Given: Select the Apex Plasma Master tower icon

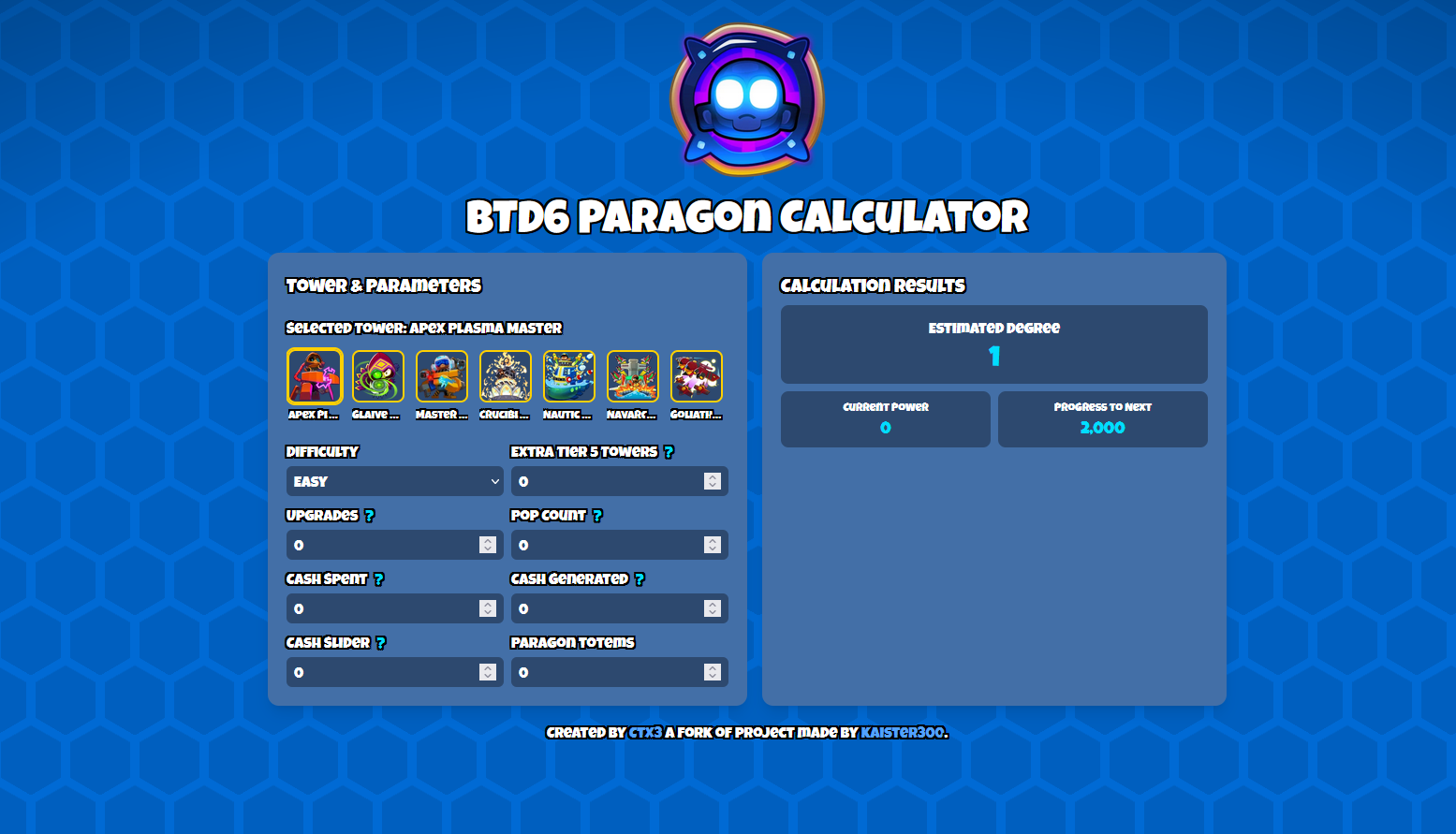Looking at the screenshot, I should [315, 374].
